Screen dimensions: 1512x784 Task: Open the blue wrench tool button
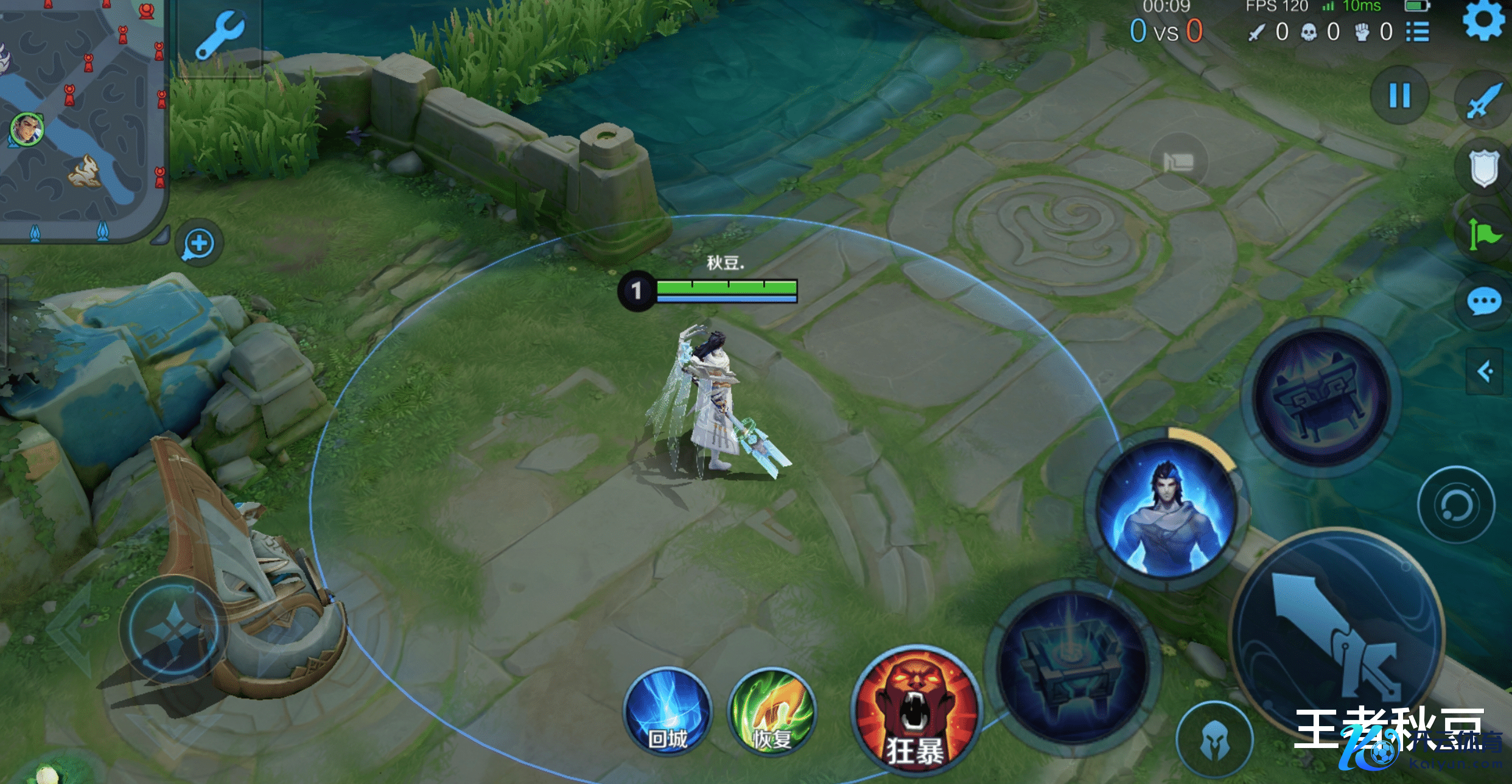220,37
